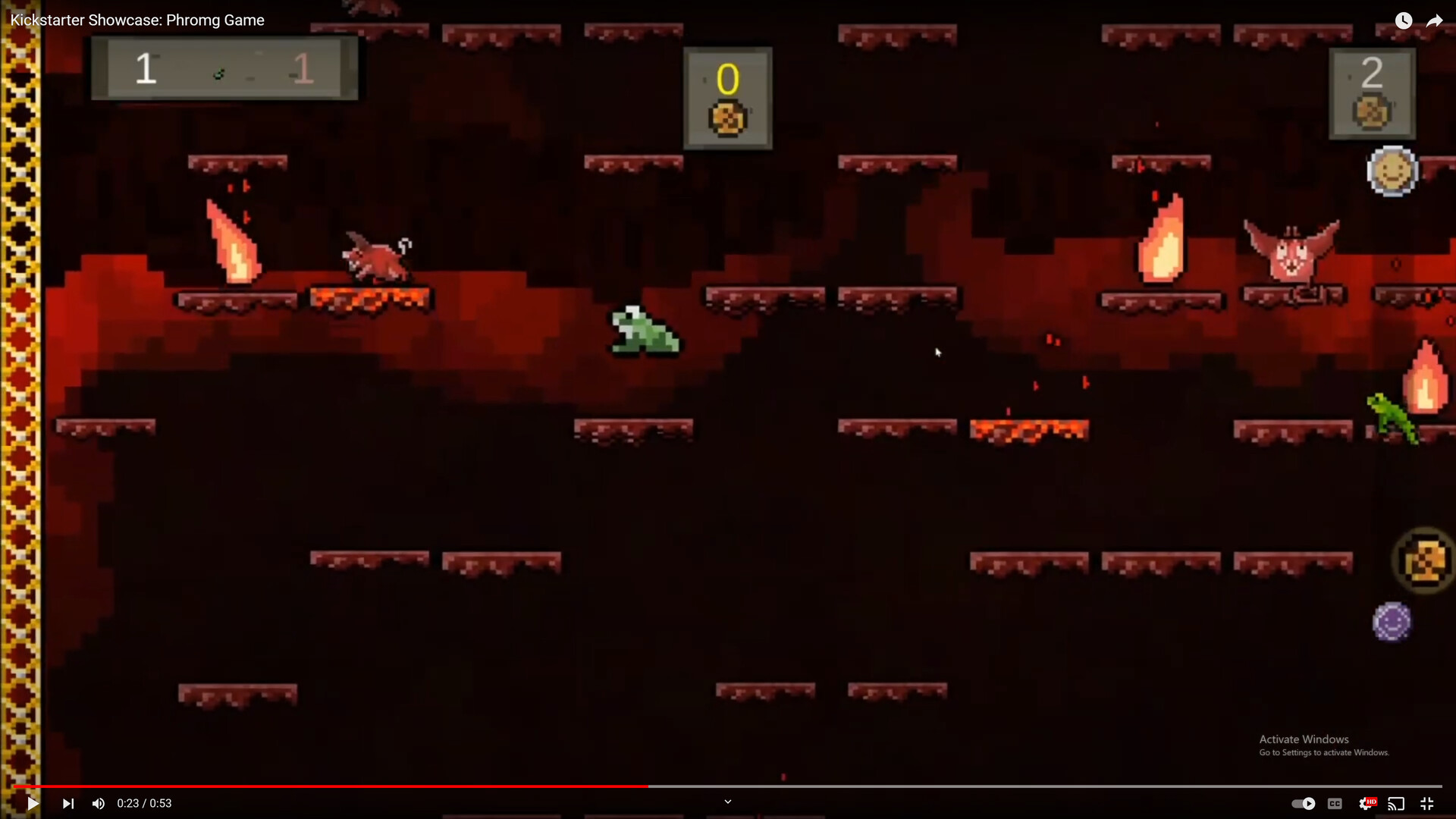
Task: Click Go to Settings to activate Windows
Action: click(1323, 752)
